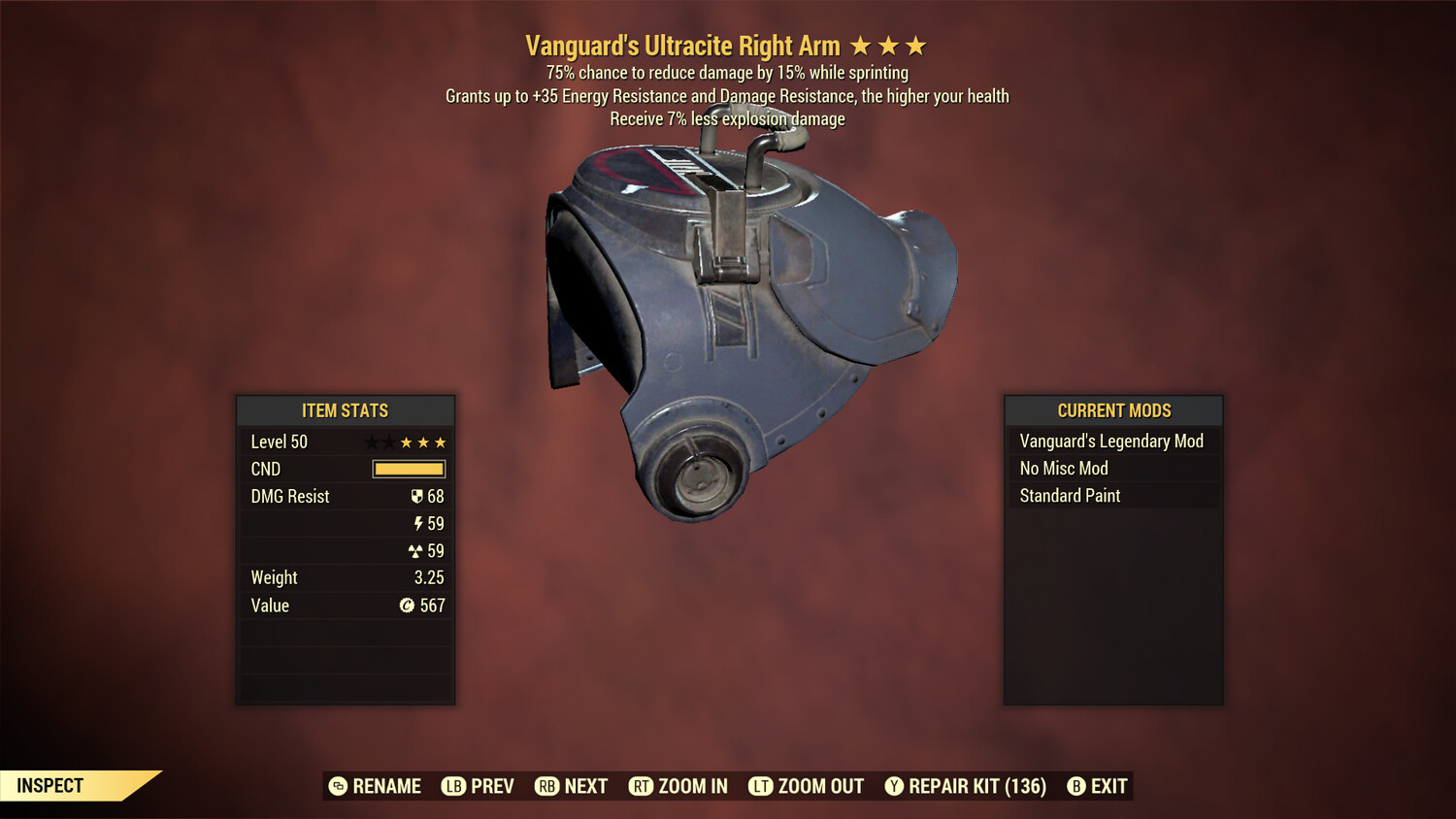This screenshot has height=819, width=1456.
Task: Click the lightning bolt Energy Resist icon
Action: click(419, 523)
